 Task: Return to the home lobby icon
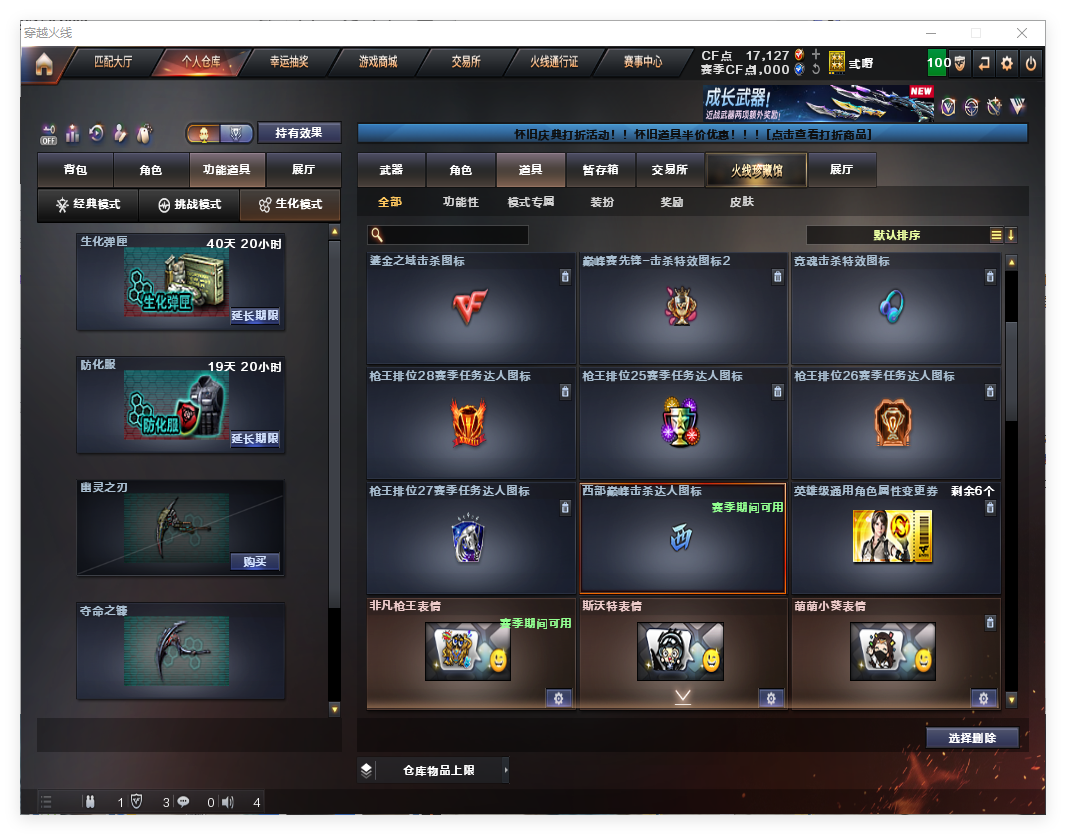tap(43, 64)
